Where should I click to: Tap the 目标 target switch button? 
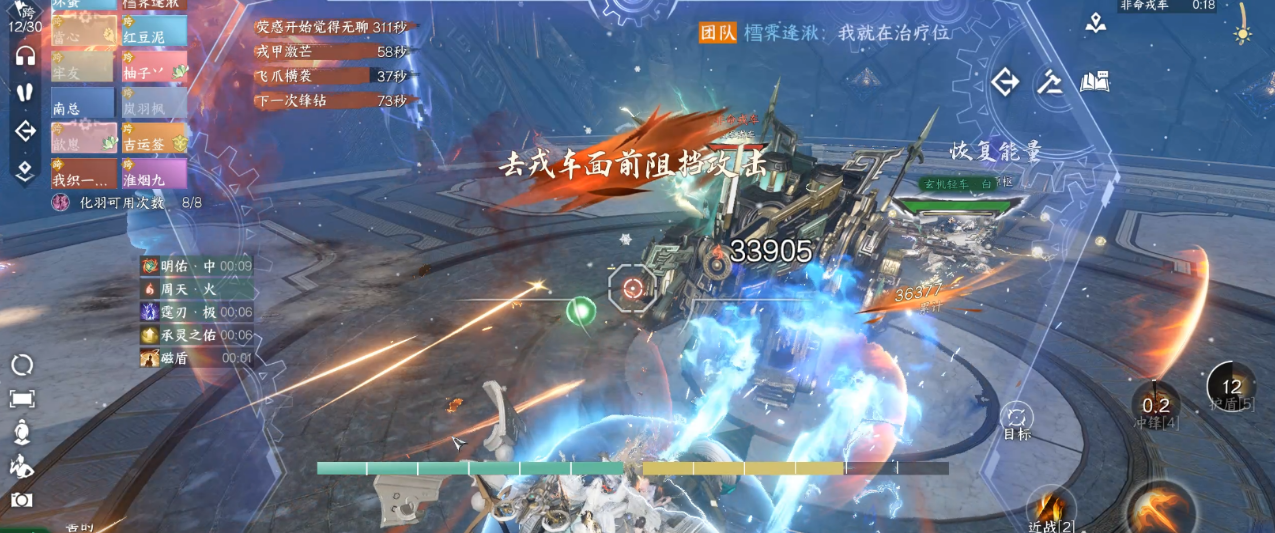[x=1016, y=420]
